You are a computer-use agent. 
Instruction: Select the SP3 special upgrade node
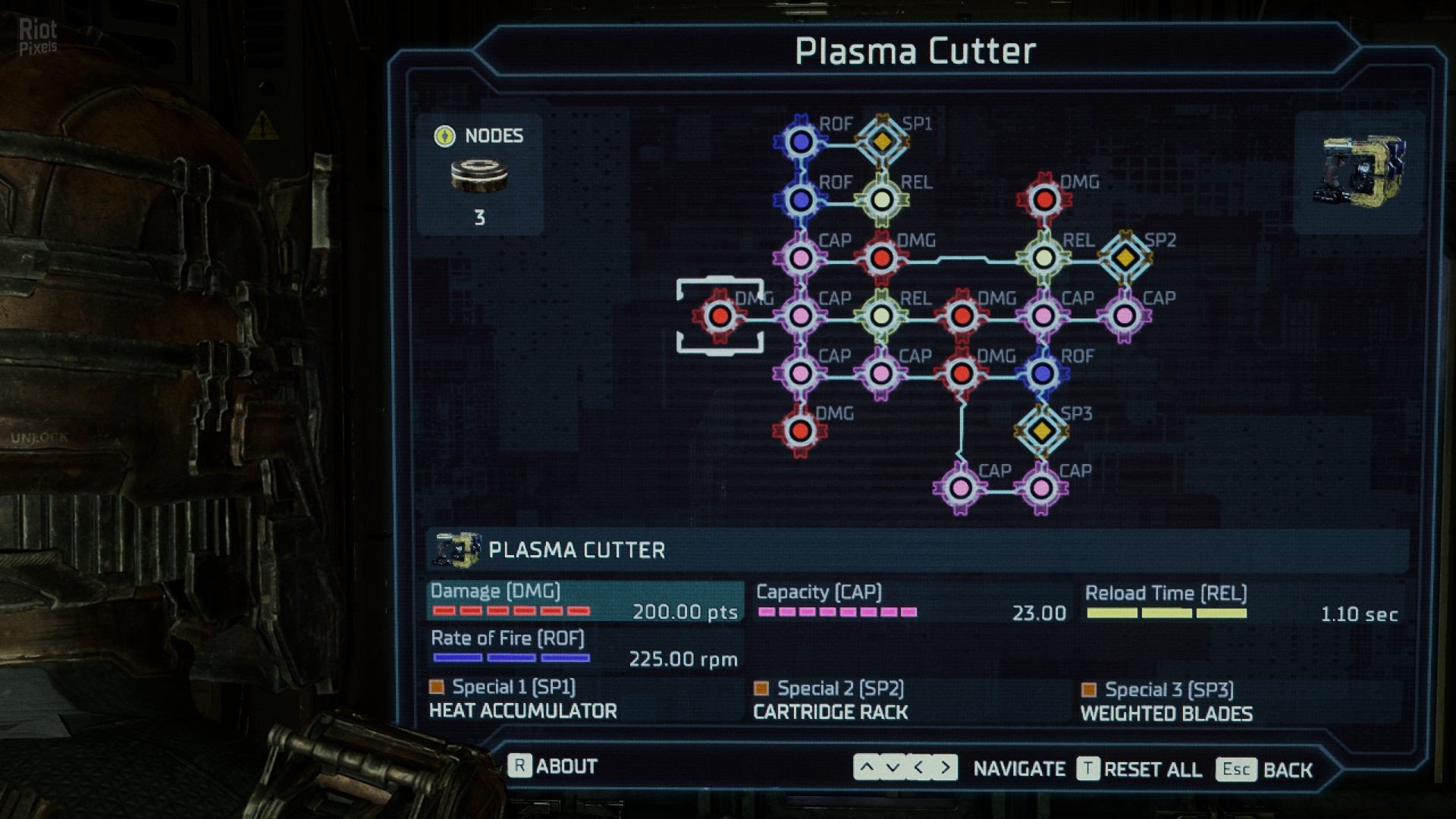1041,430
